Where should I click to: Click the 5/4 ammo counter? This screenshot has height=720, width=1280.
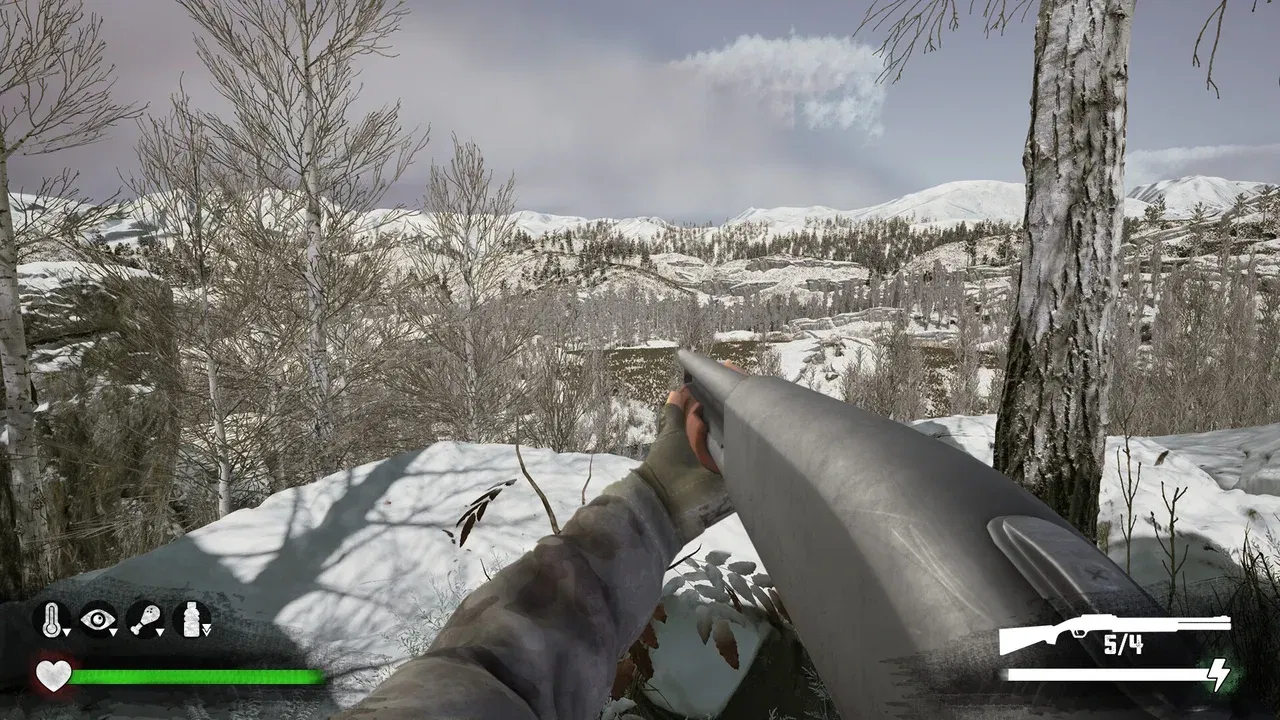[1124, 645]
